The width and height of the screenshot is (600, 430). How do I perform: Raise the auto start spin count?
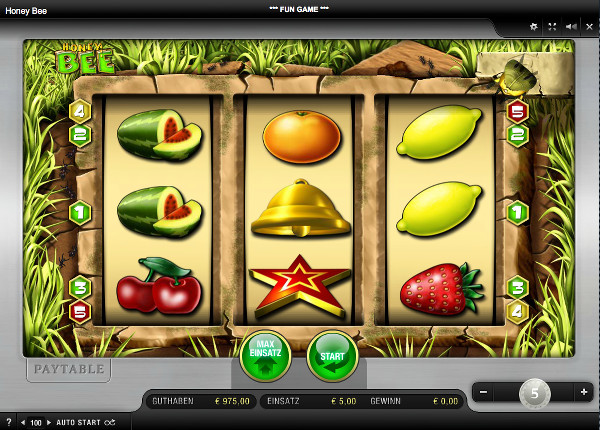(x=49, y=422)
